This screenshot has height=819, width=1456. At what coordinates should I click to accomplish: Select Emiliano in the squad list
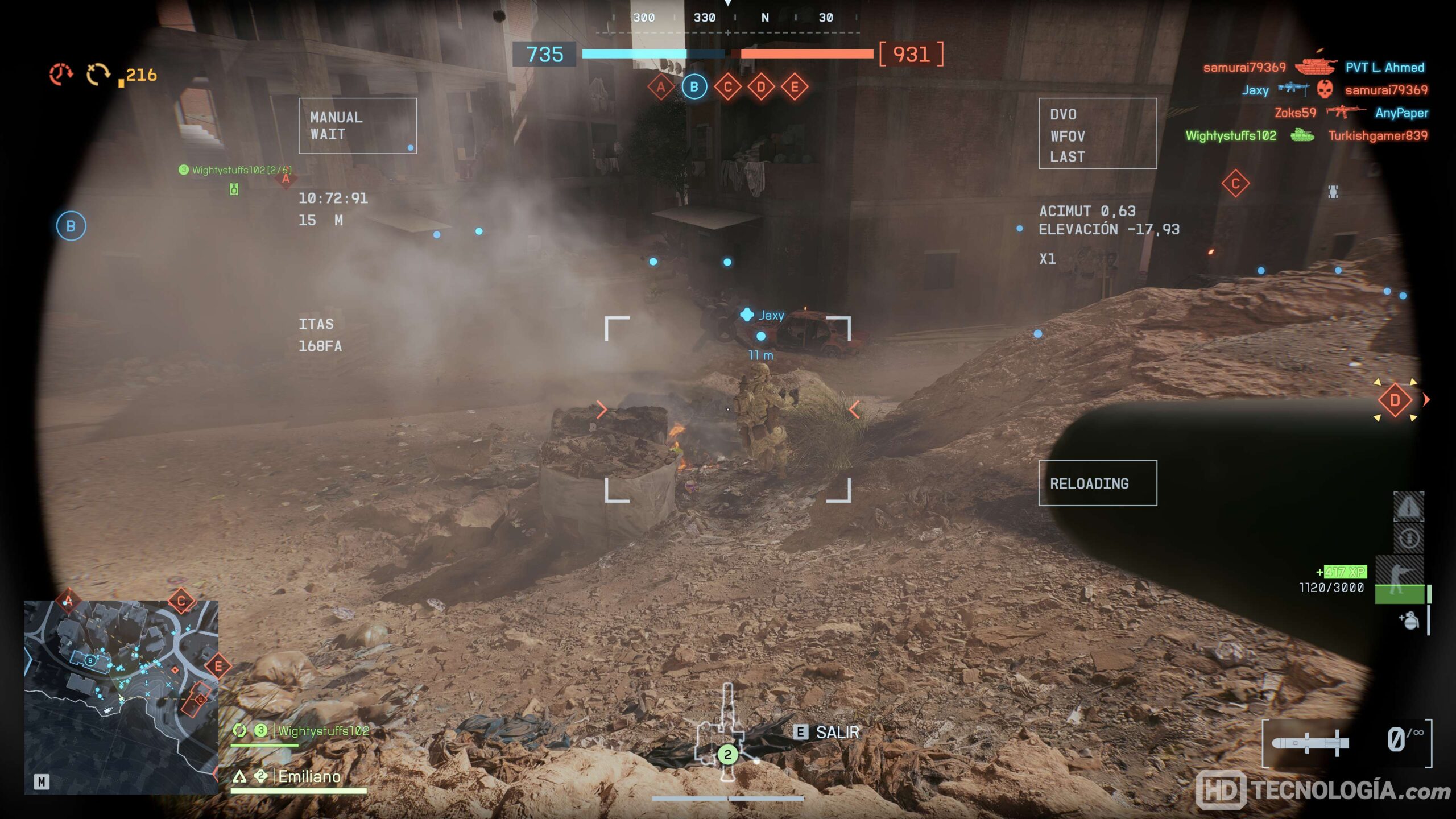(x=309, y=777)
